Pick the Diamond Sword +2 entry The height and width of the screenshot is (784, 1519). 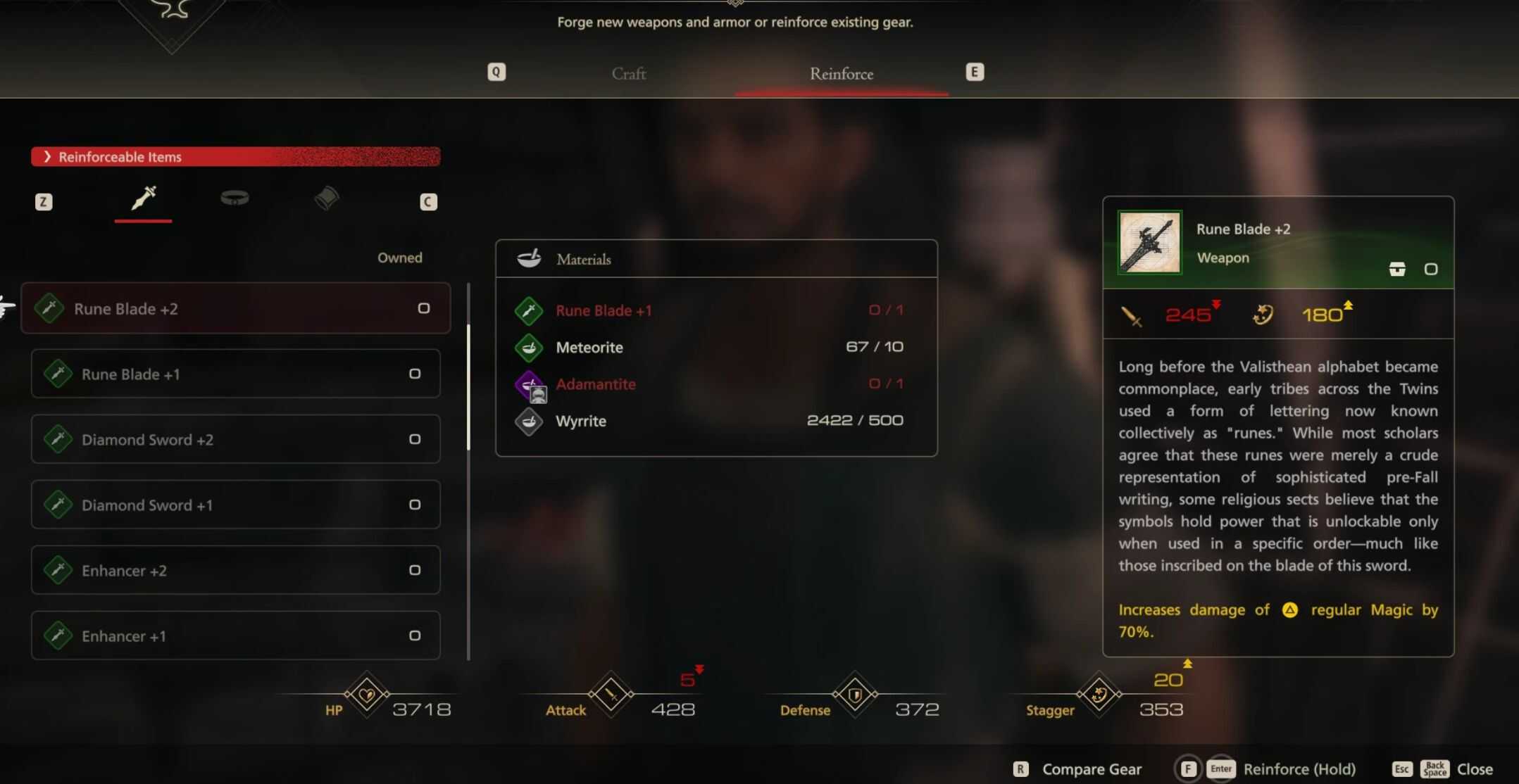(x=235, y=439)
